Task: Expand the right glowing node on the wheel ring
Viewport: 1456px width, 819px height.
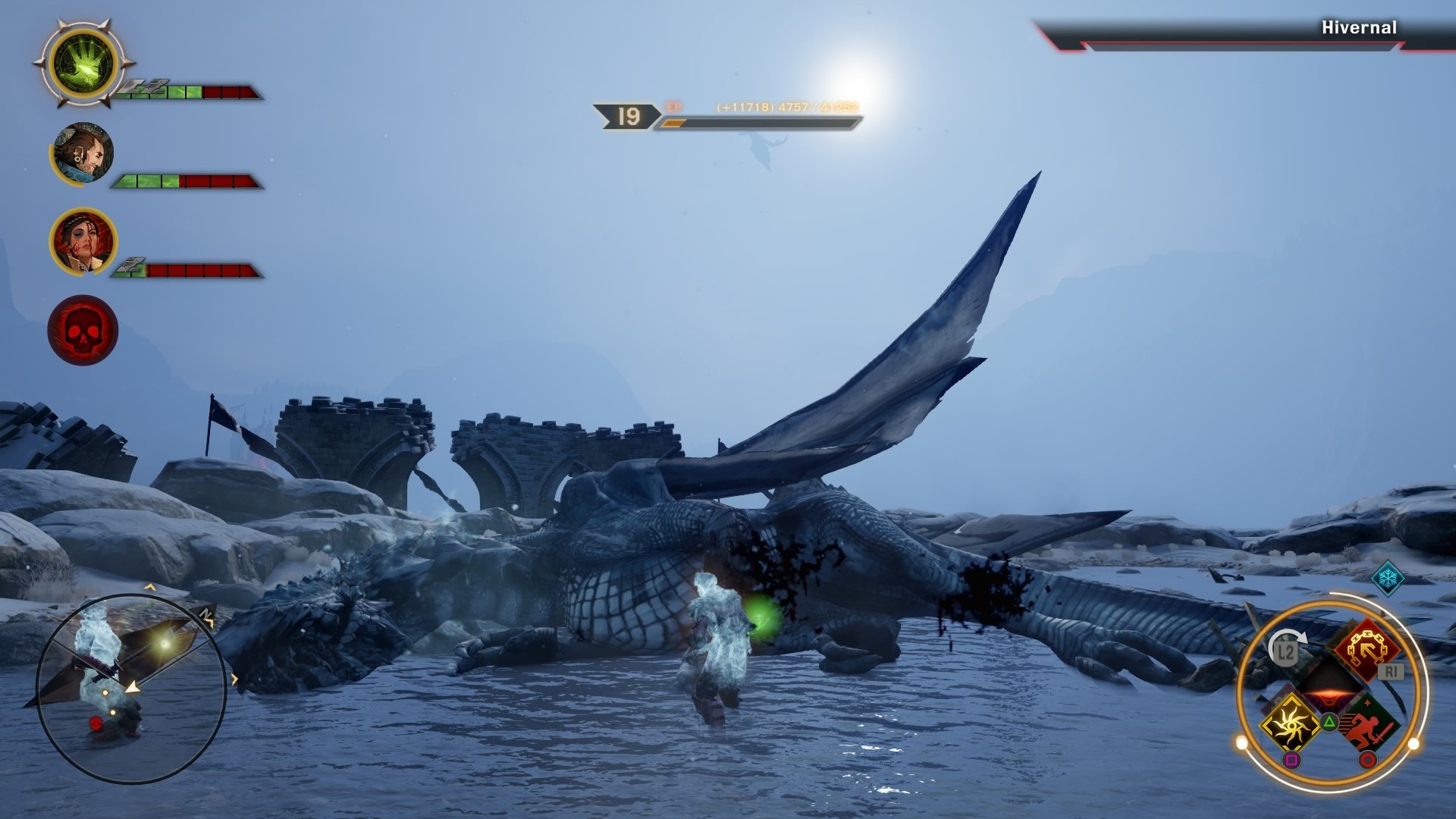Action: [x=1414, y=742]
